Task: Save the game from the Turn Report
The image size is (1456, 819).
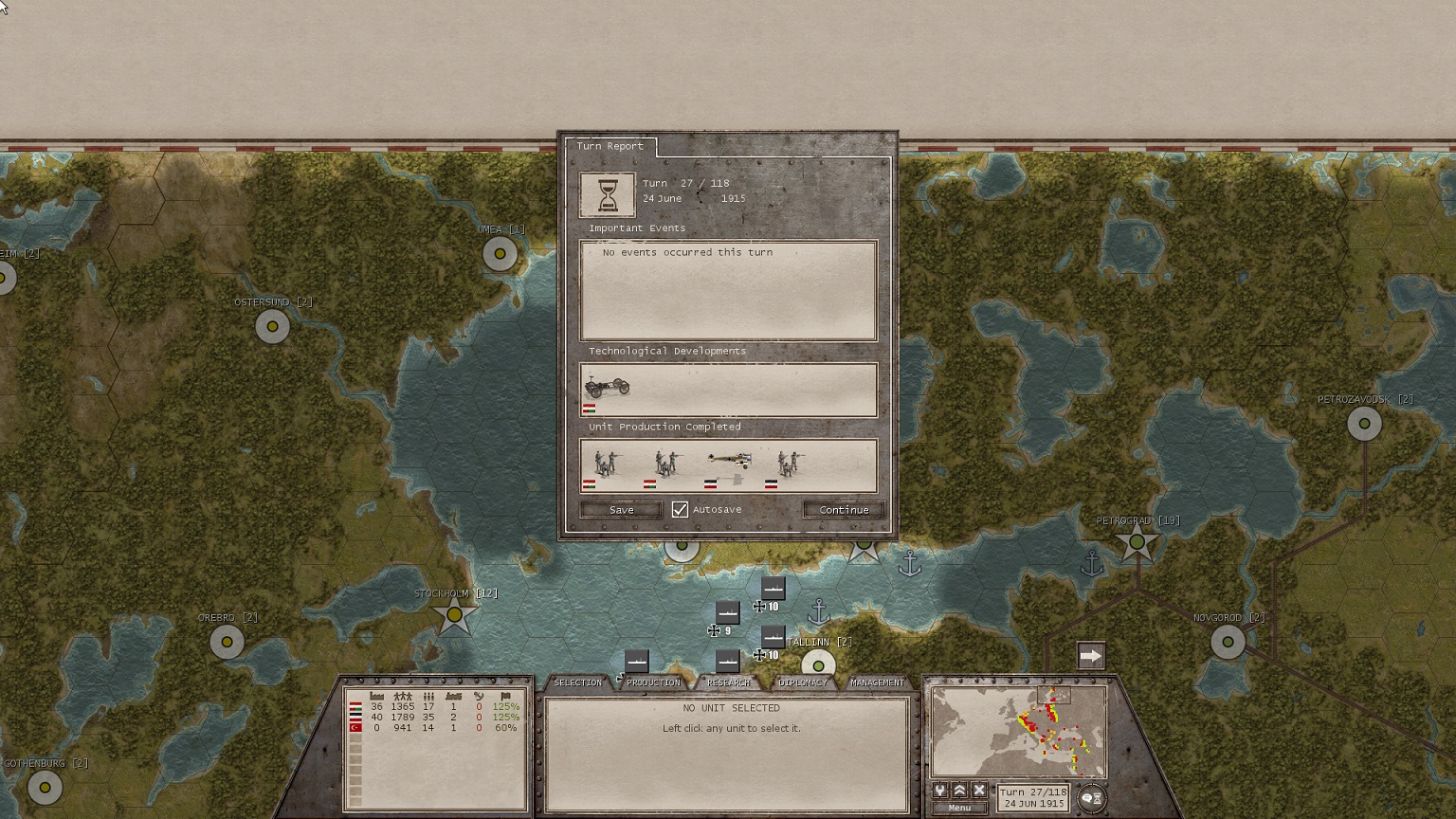Action: pyautogui.click(x=621, y=510)
